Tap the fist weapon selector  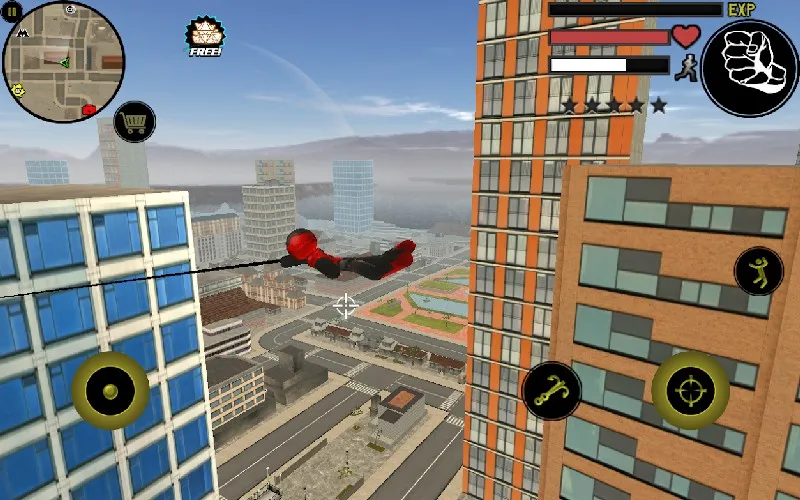pos(749,67)
